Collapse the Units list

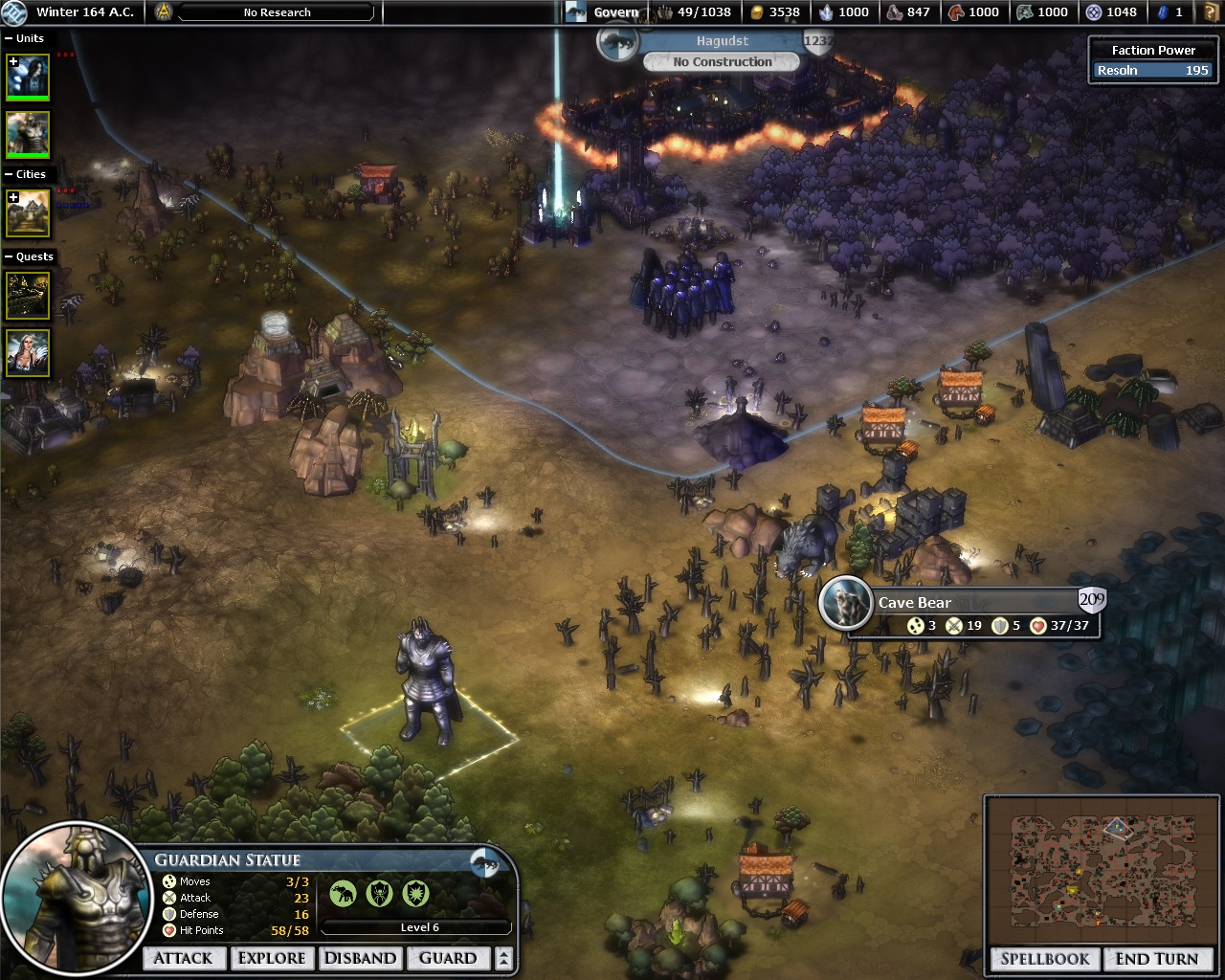tap(10, 38)
